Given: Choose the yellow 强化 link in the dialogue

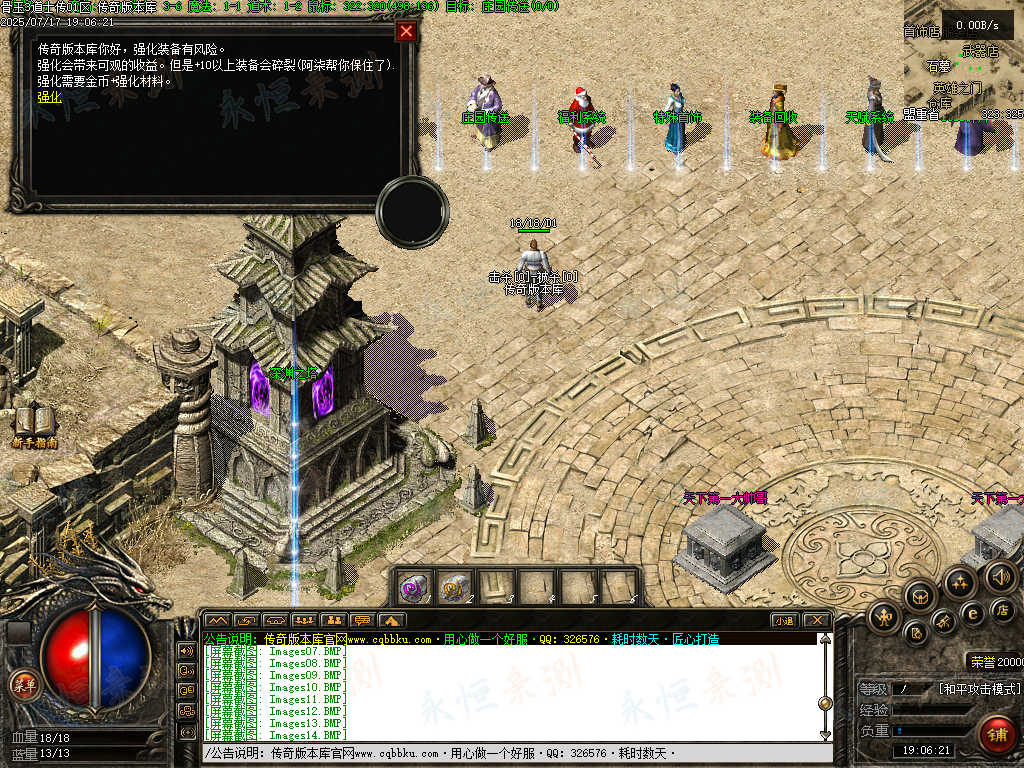Looking at the screenshot, I should [50, 97].
